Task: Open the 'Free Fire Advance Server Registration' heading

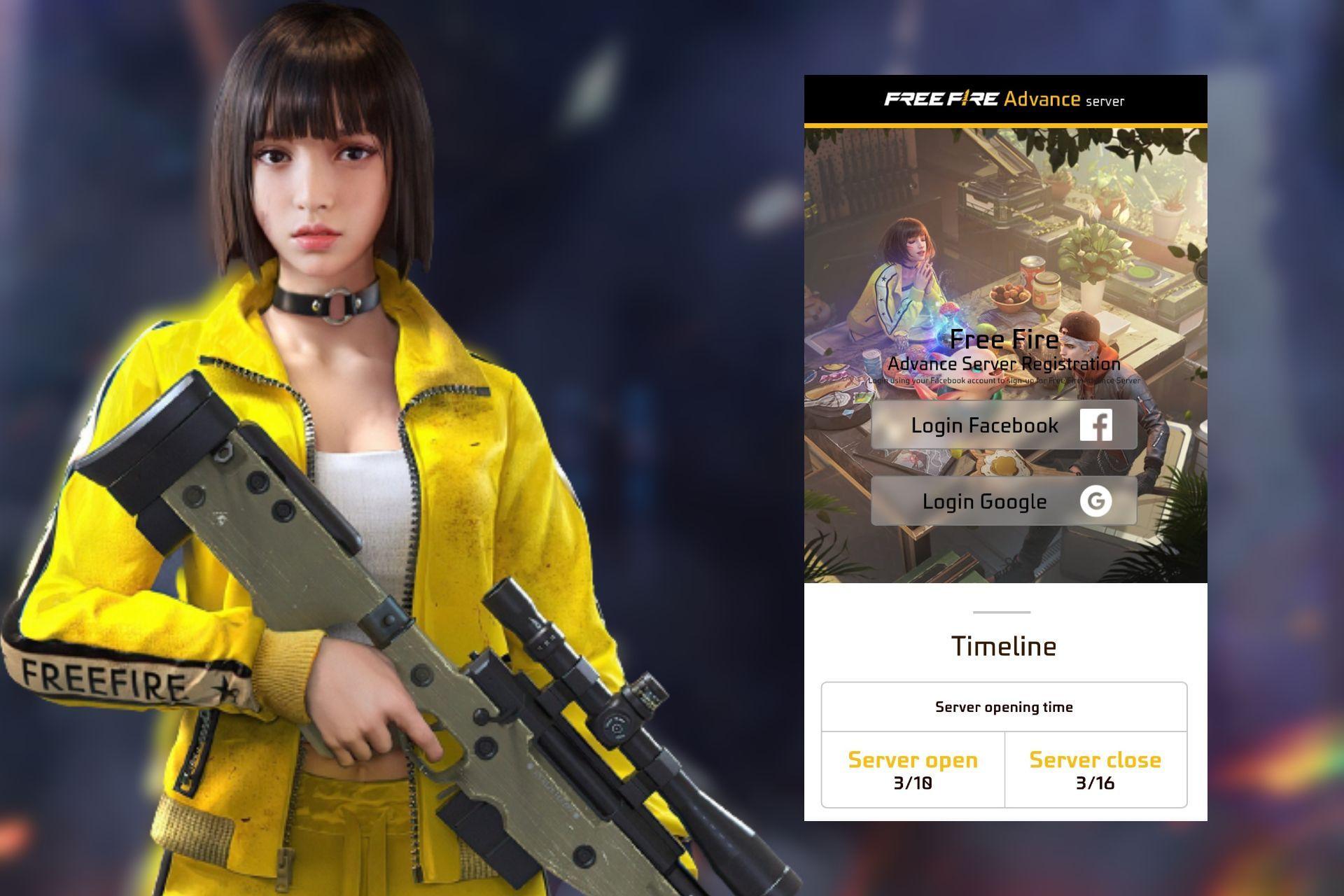Action: click(x=1004, y=350)
